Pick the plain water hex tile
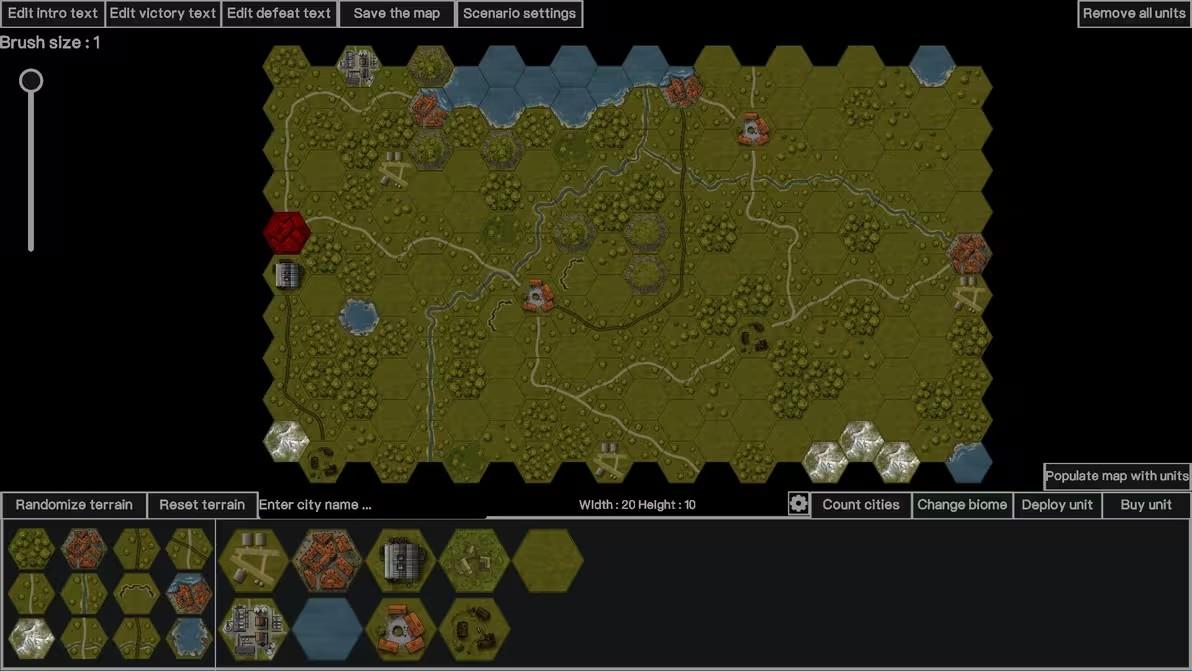This screenshot has width=1192, height=671. 327,630
